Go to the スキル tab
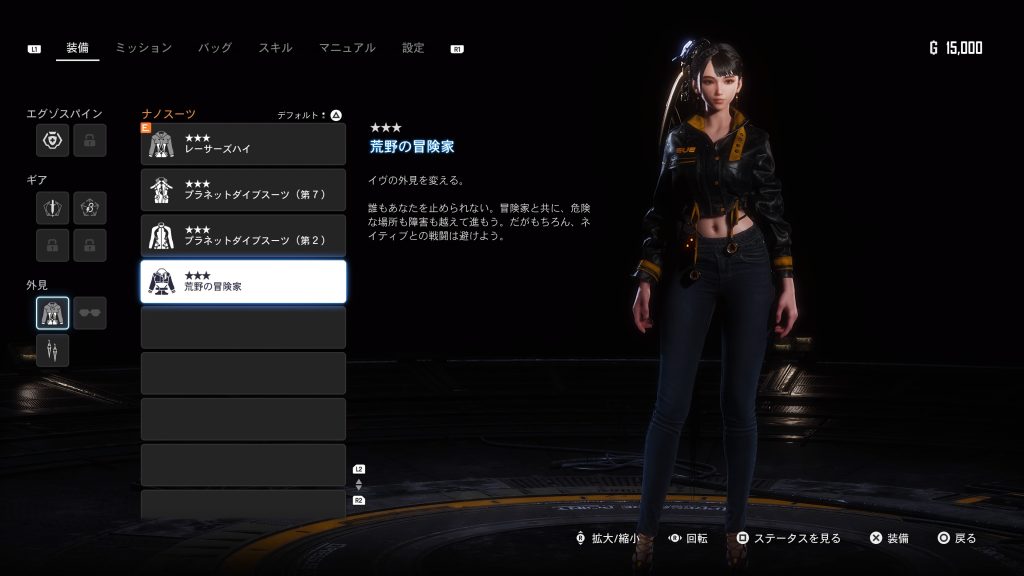Screen dimensions: 1024x576 pyautogui.click(x=275, y=48)
